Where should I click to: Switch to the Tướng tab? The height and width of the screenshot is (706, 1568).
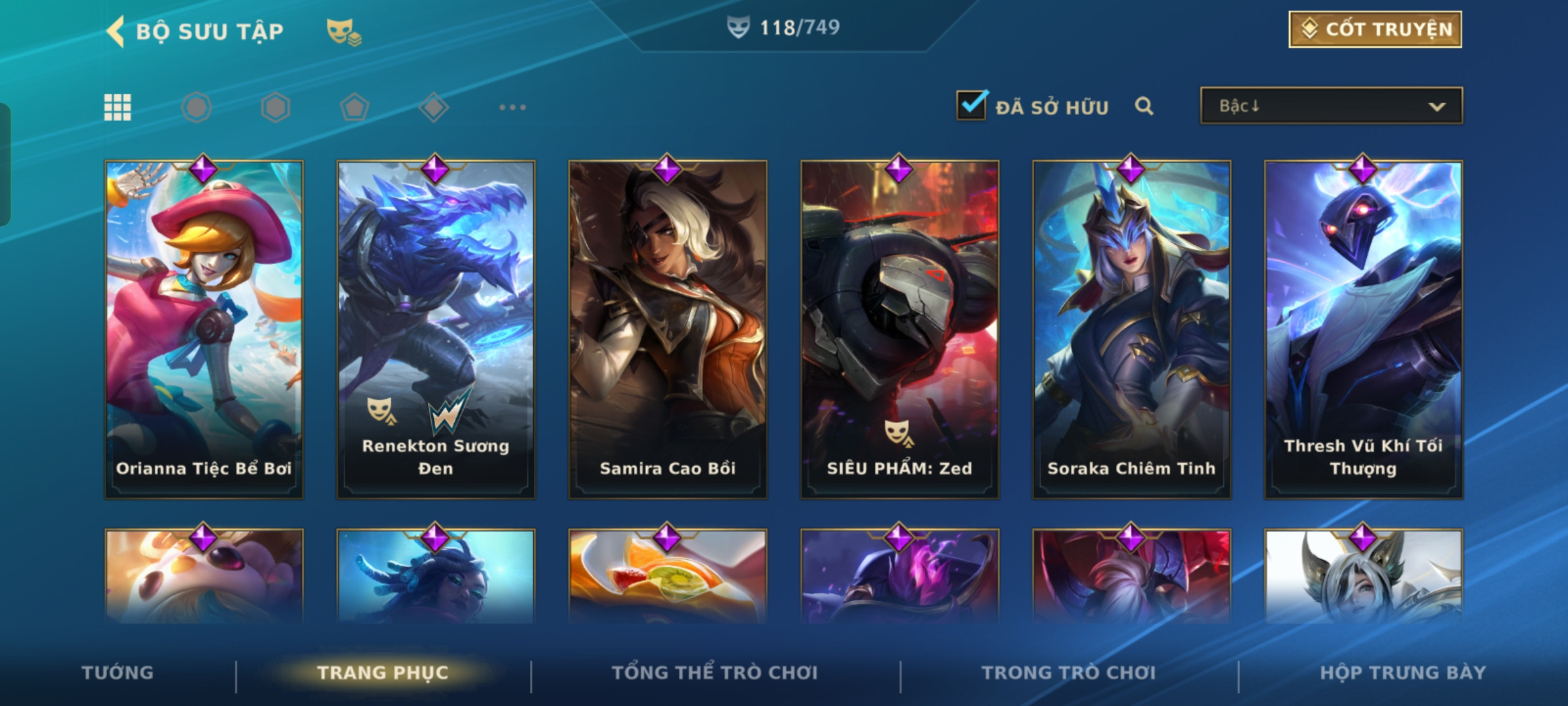[x=118, y=673]
